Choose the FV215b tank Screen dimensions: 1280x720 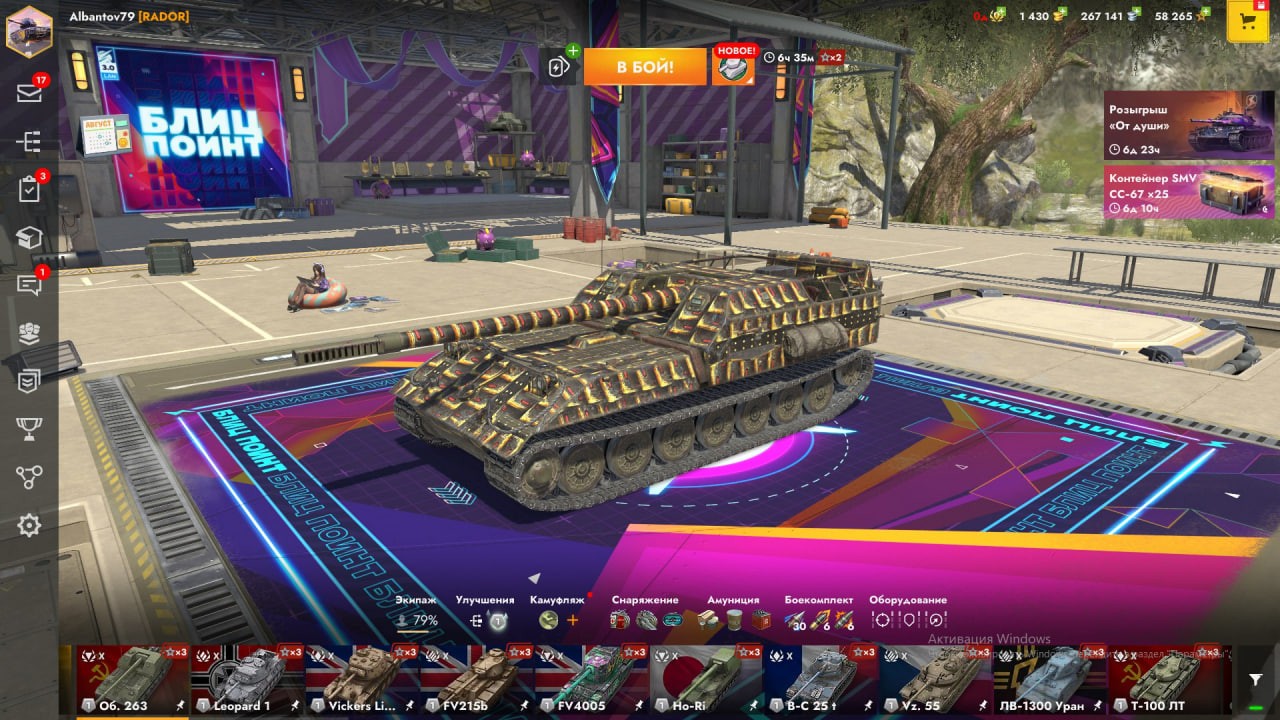(477, 680)
